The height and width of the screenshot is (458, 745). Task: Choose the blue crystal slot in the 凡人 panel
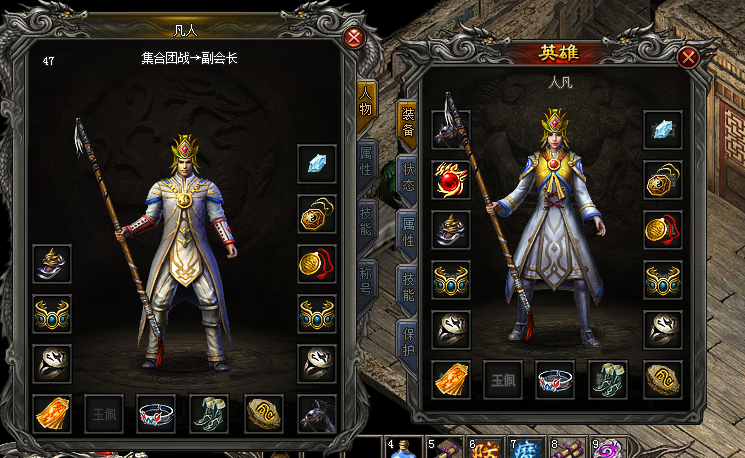(317, 163)
